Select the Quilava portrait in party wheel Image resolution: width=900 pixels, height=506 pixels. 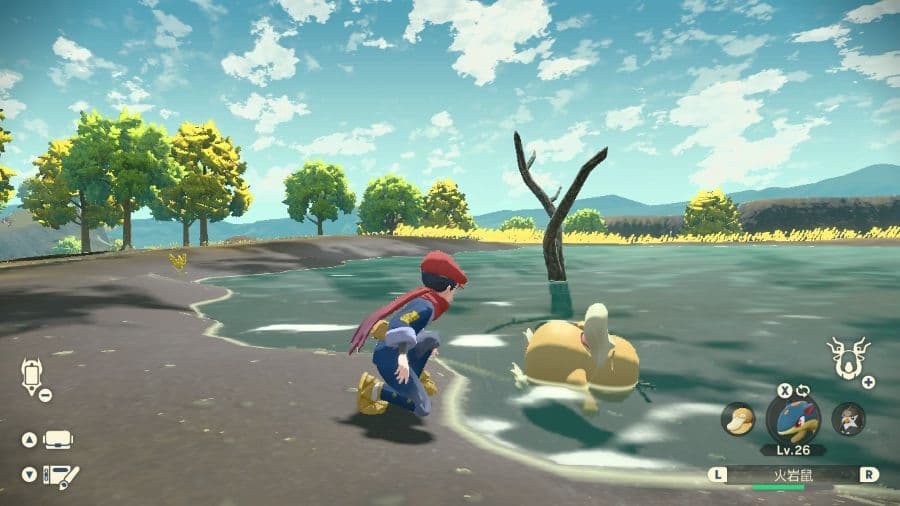click(x=793, y=417)
